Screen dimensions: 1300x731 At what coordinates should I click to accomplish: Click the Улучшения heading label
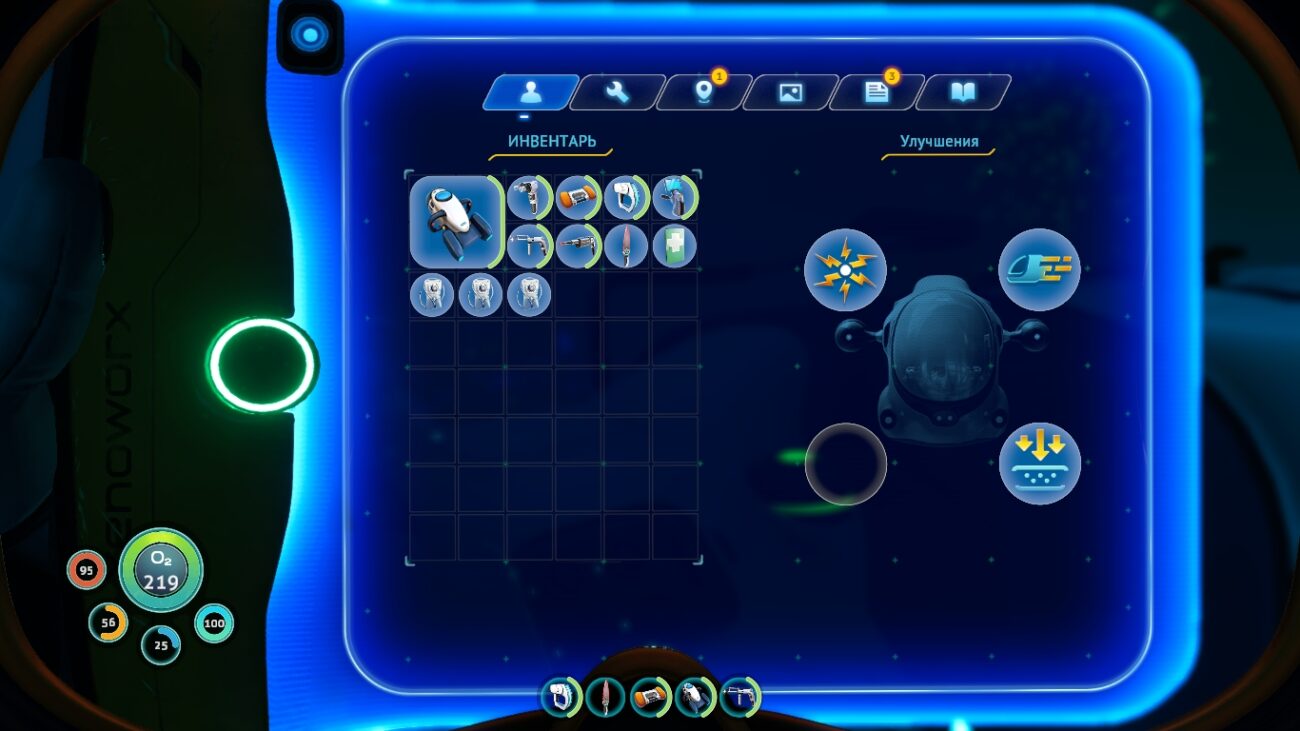(938, 141)
